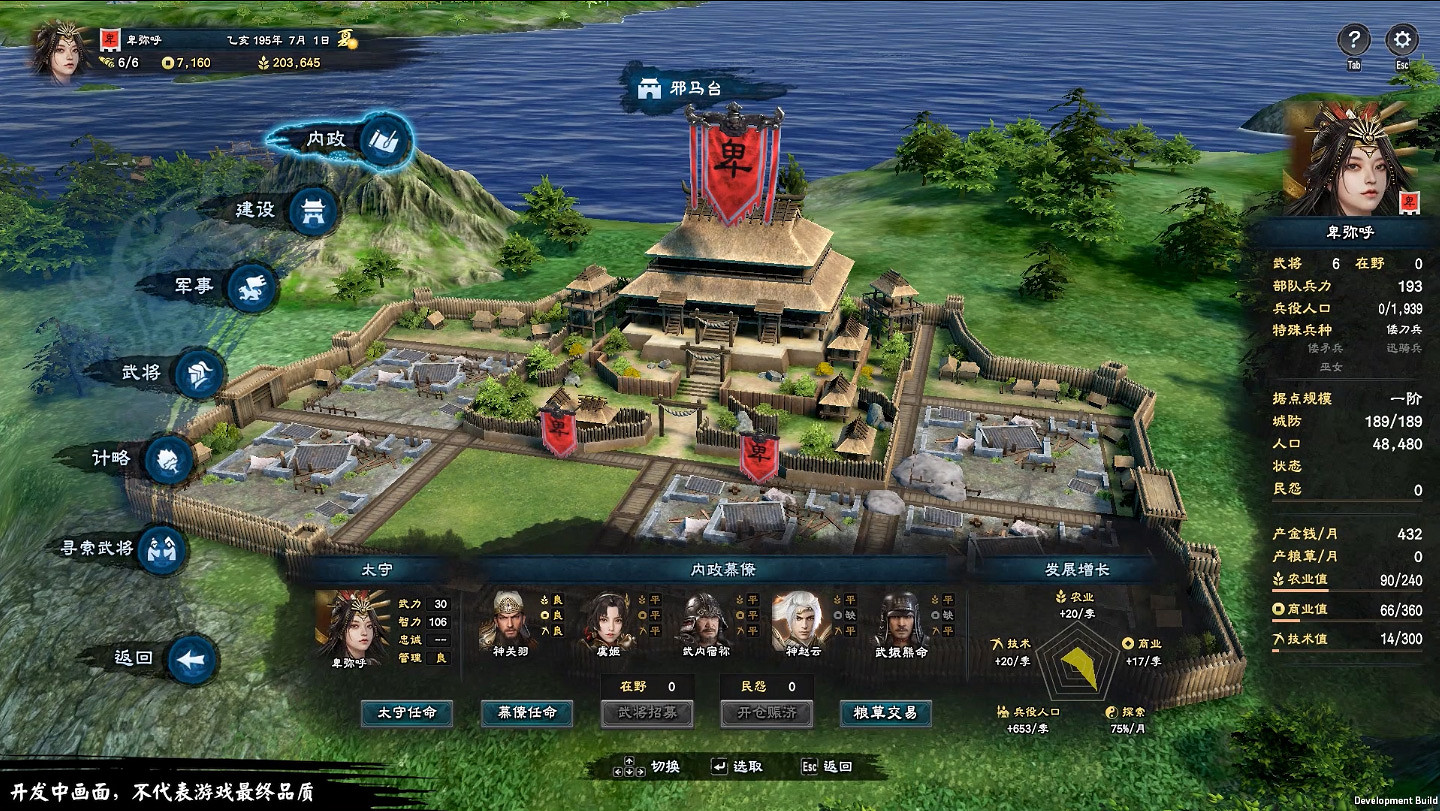The image size is (1440, 811).
Task: Open settings with the gear icon
Action: coord(1402,41)
